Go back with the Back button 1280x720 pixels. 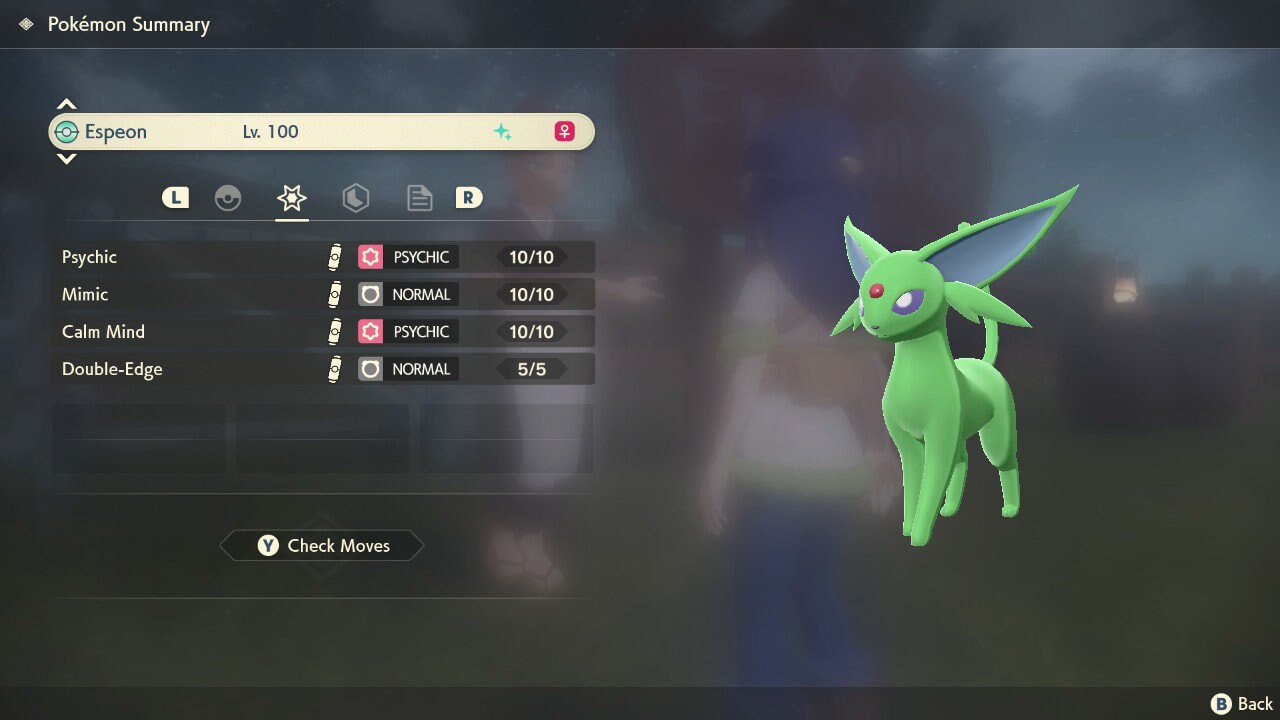tap(1243, 704)
